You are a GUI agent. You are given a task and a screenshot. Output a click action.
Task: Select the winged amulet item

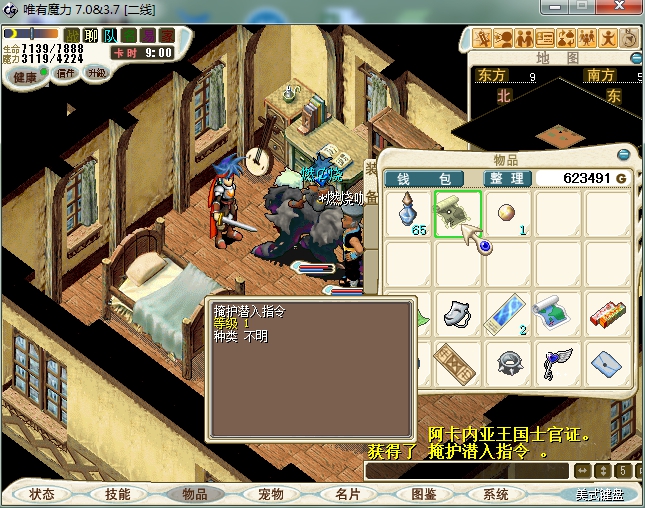(558, 363)
